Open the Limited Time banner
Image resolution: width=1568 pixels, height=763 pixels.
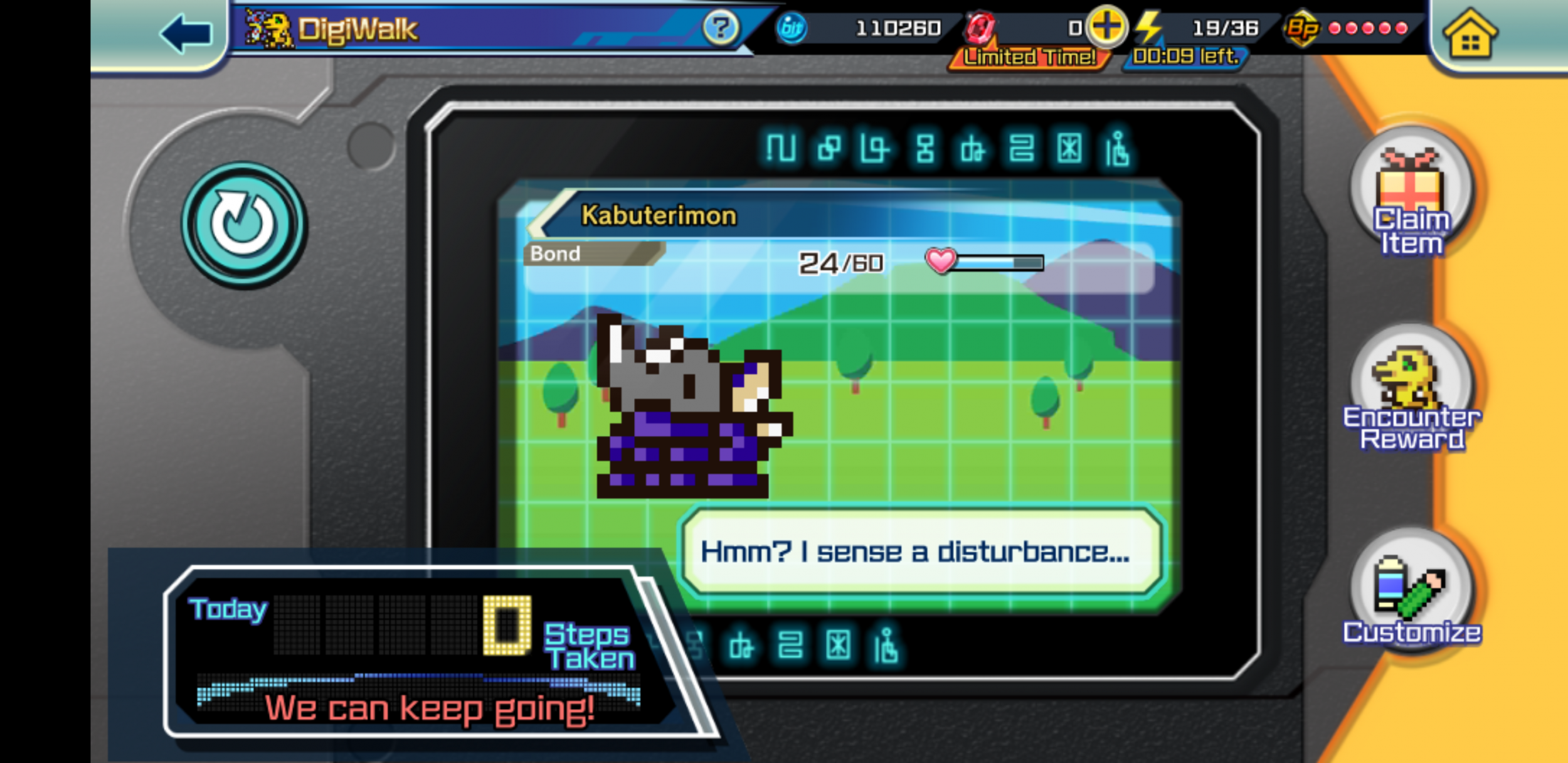[x=1029, y=57]
